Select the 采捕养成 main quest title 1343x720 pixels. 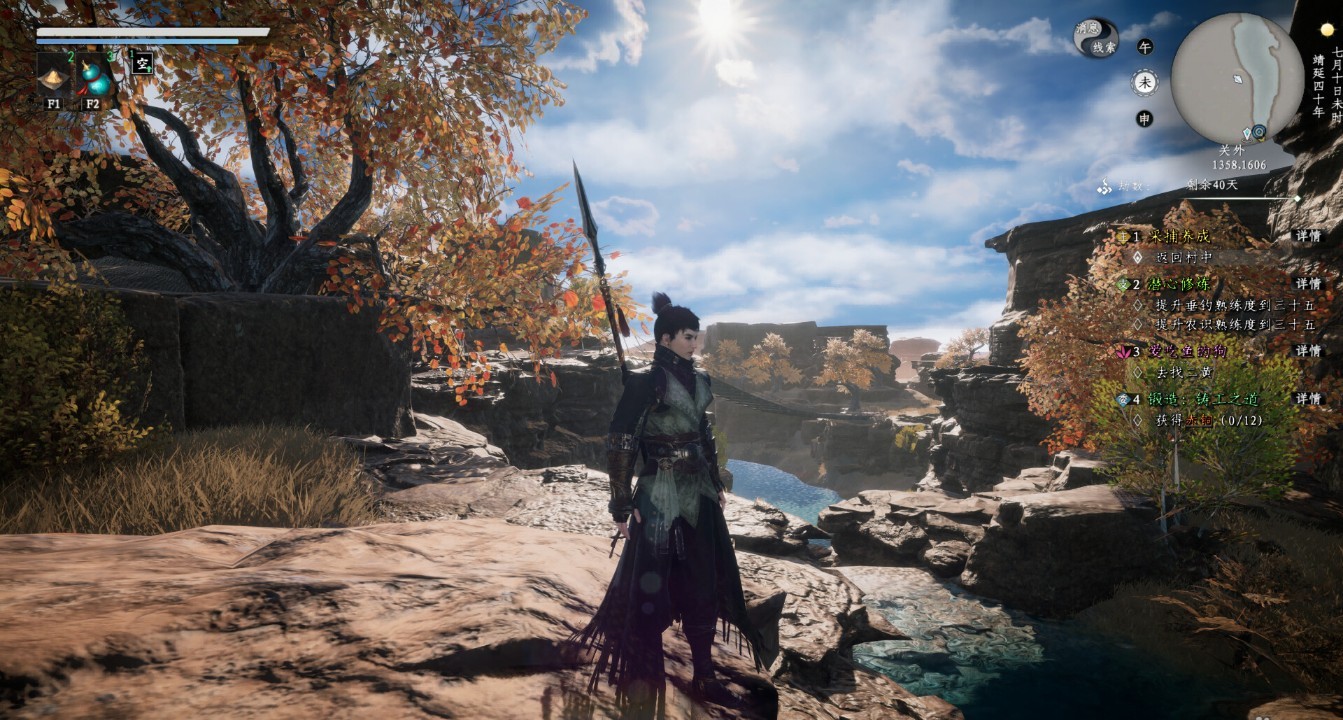coord(1173,237)
